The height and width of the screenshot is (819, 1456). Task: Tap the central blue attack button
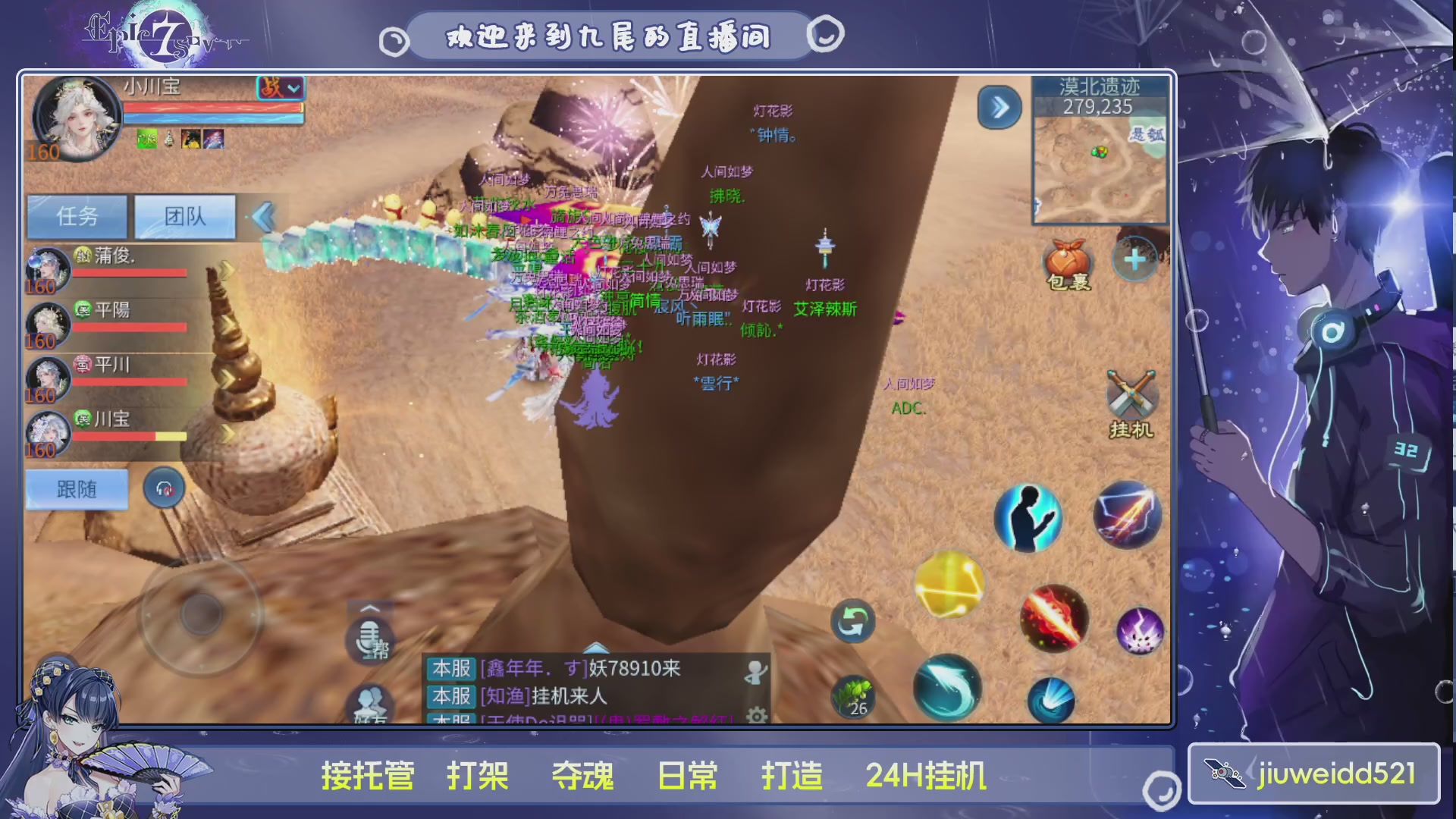(x=1052, y=698)
